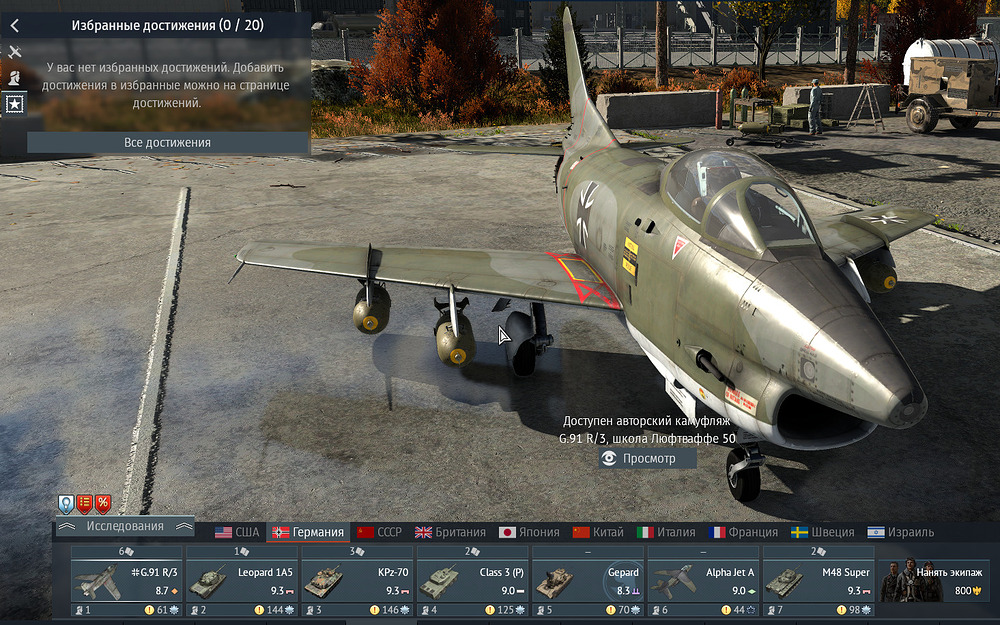This screenshot has width=1000, height=625.
Task: Collapse the favorite achievements panel with back arrow
Action: (14, 25)
